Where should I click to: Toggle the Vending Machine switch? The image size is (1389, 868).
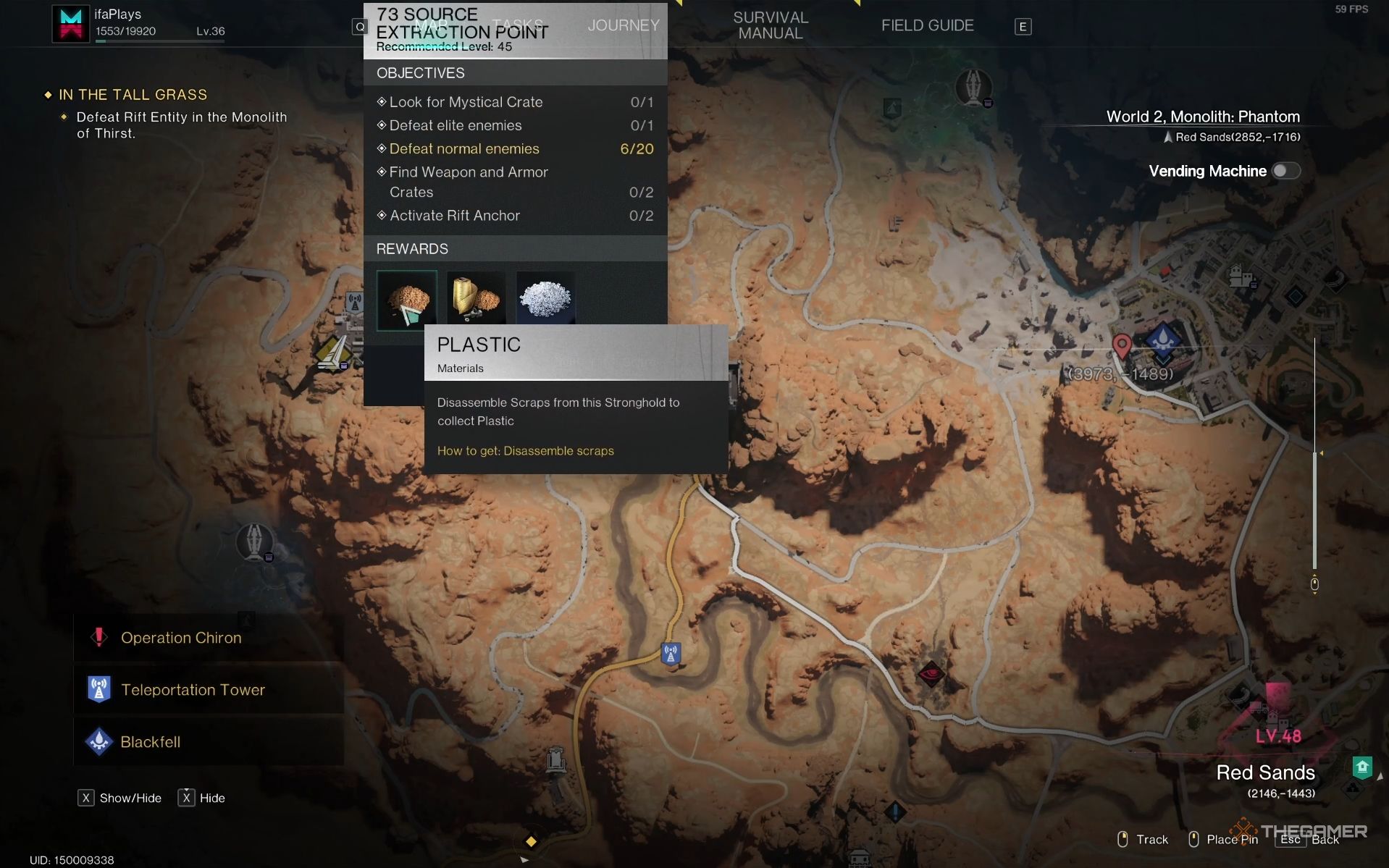1285,171
